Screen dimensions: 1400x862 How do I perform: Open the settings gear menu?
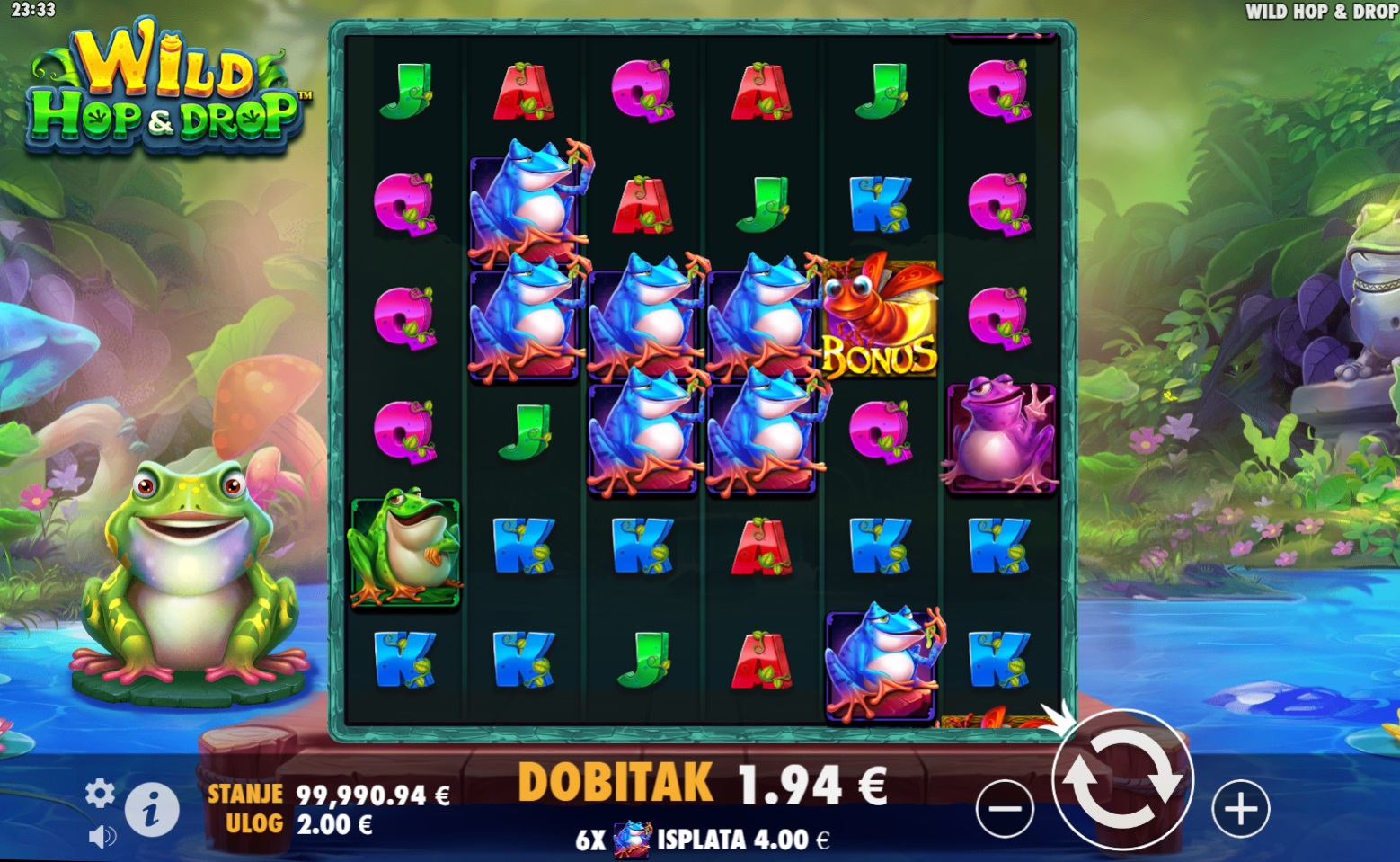(100, 793)
